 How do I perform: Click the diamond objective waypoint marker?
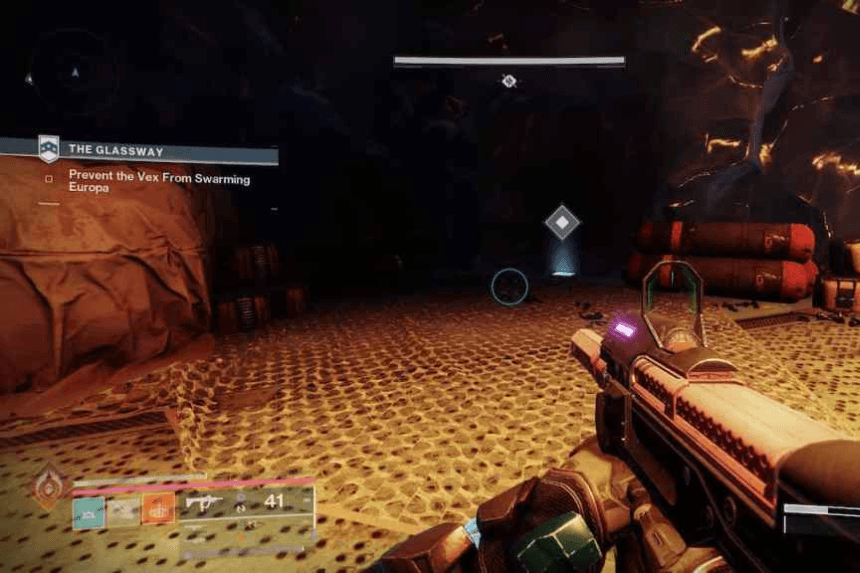click(562, 222)
